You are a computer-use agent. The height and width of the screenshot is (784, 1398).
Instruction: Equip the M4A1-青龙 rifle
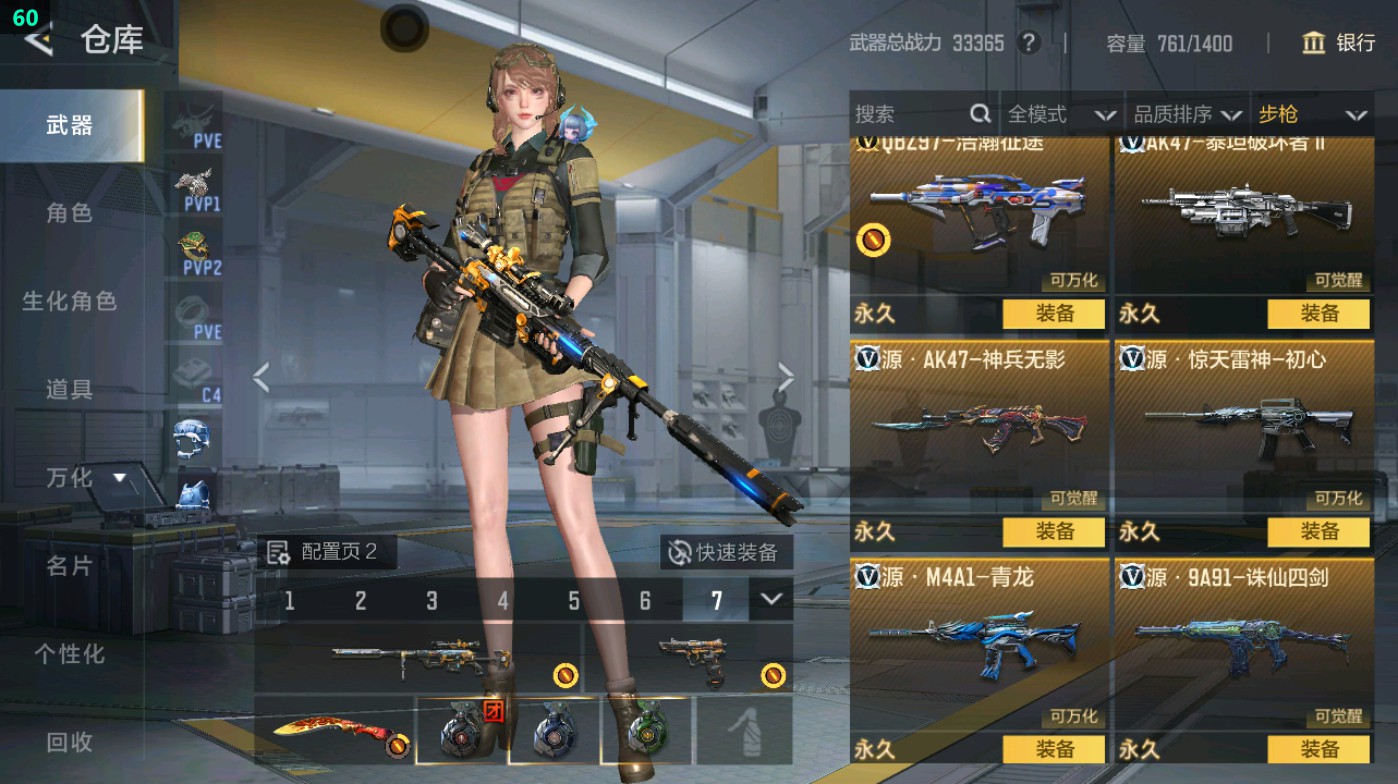coord(1054,749)
